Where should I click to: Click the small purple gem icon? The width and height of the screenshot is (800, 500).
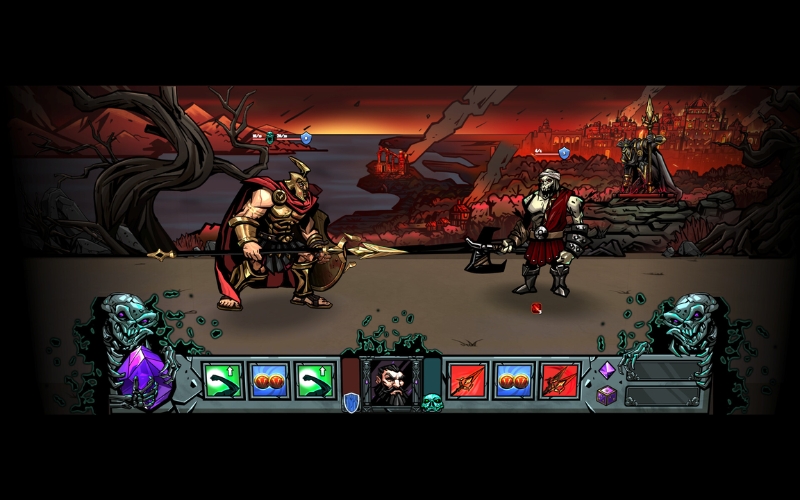606,370
